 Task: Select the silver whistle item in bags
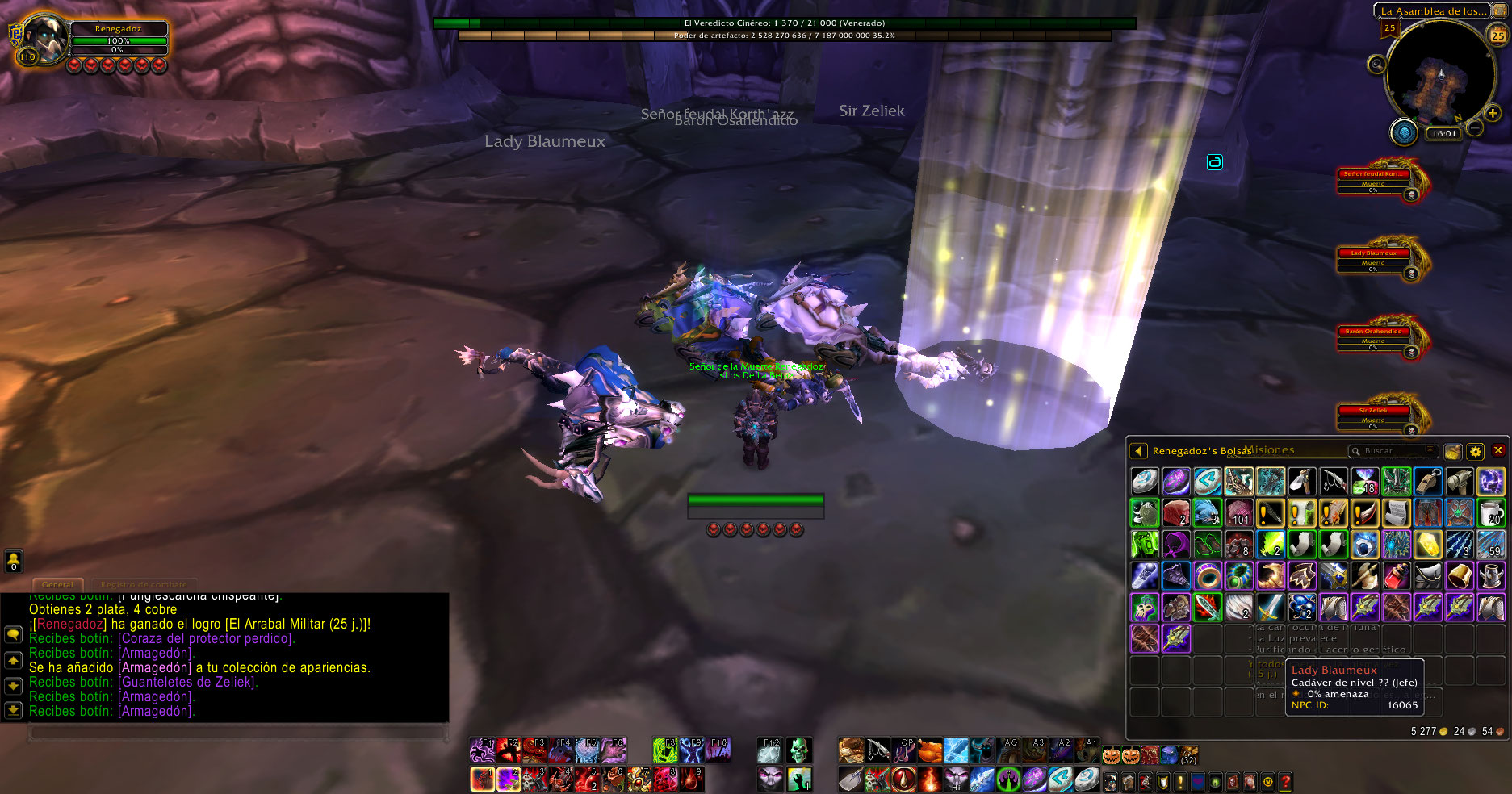(1427, 482)
